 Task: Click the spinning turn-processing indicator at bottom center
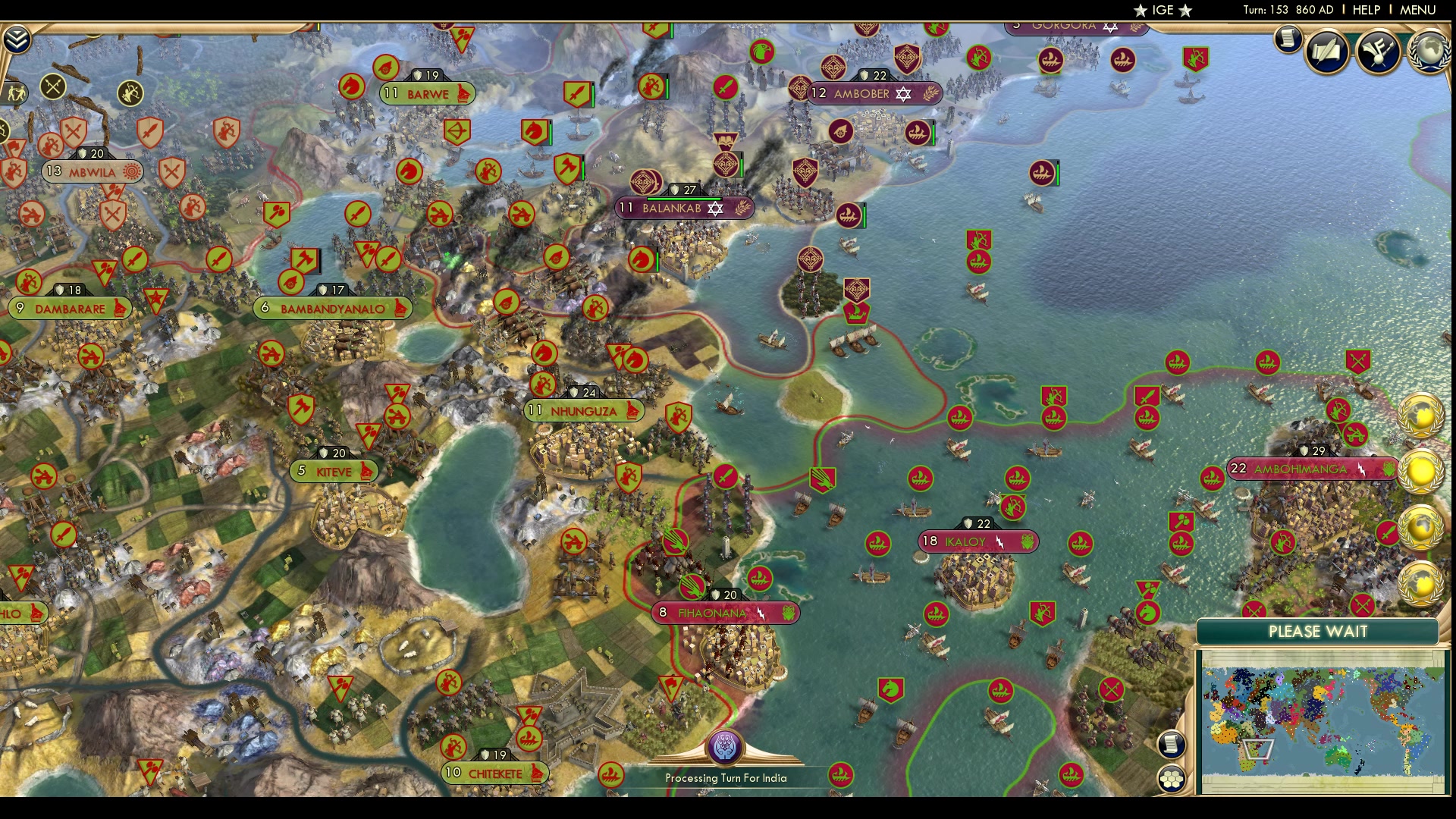[x=726, y=747]
